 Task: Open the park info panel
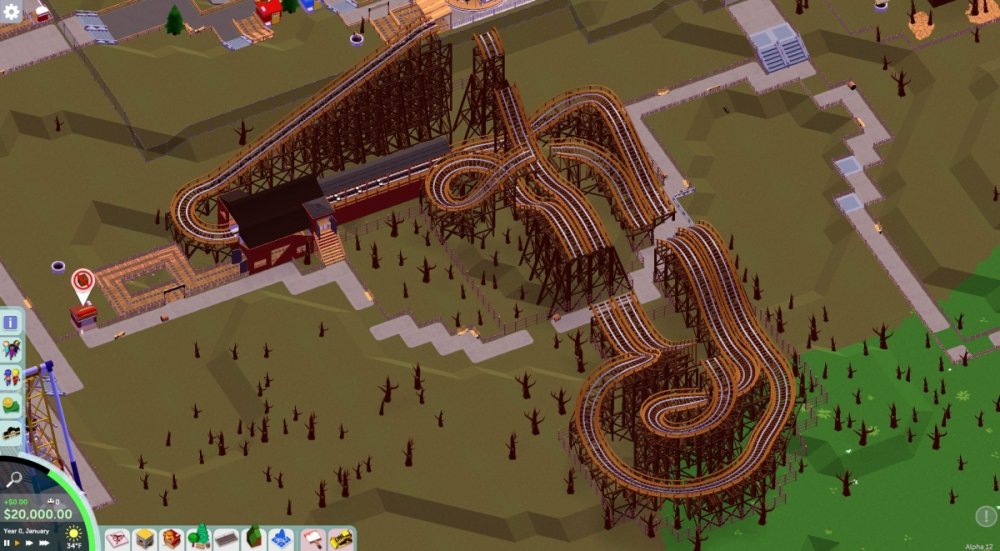point(12,322)
